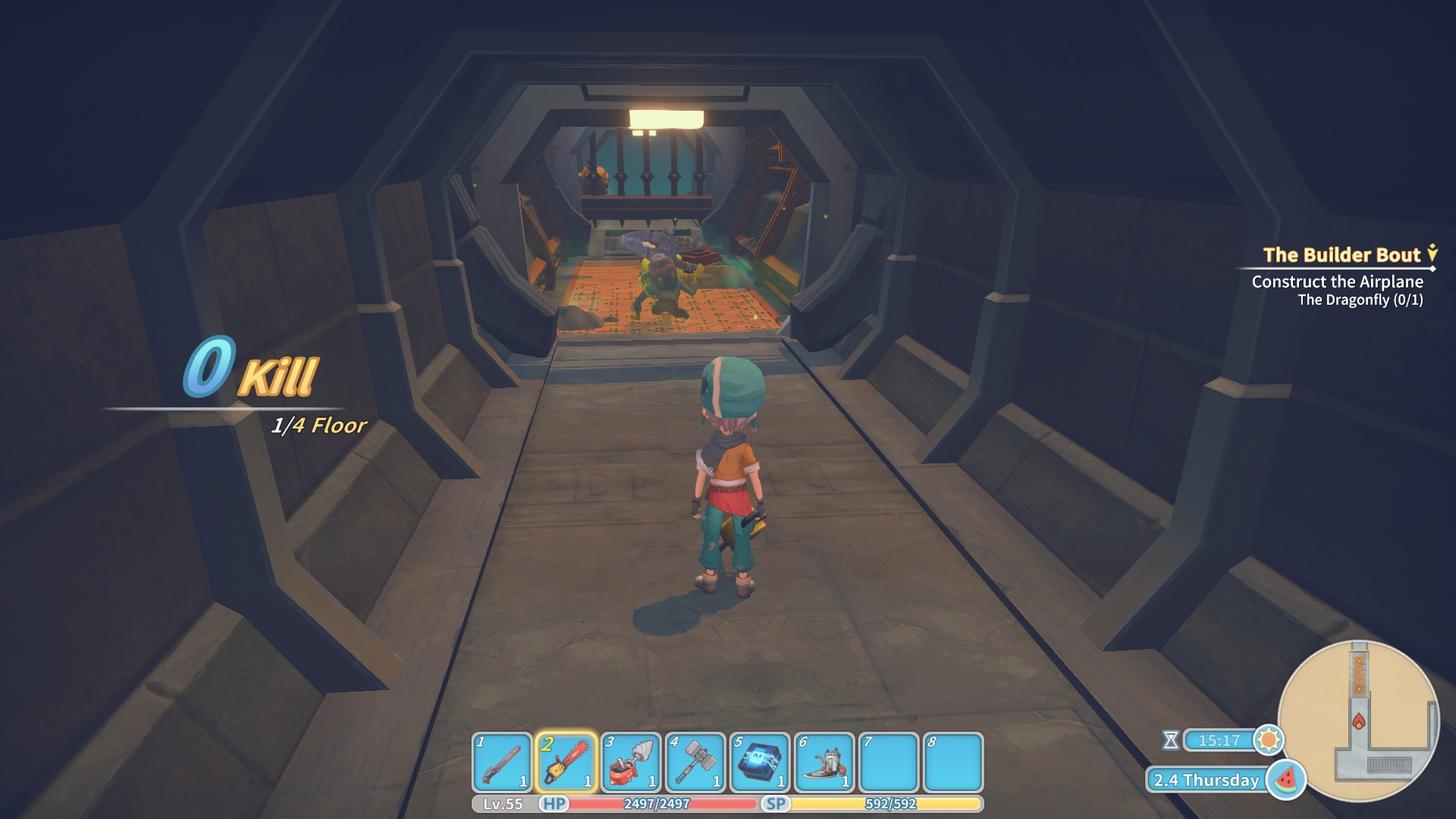Select the robot device in slot 6

pyautogui.click(x=824, y=762)
